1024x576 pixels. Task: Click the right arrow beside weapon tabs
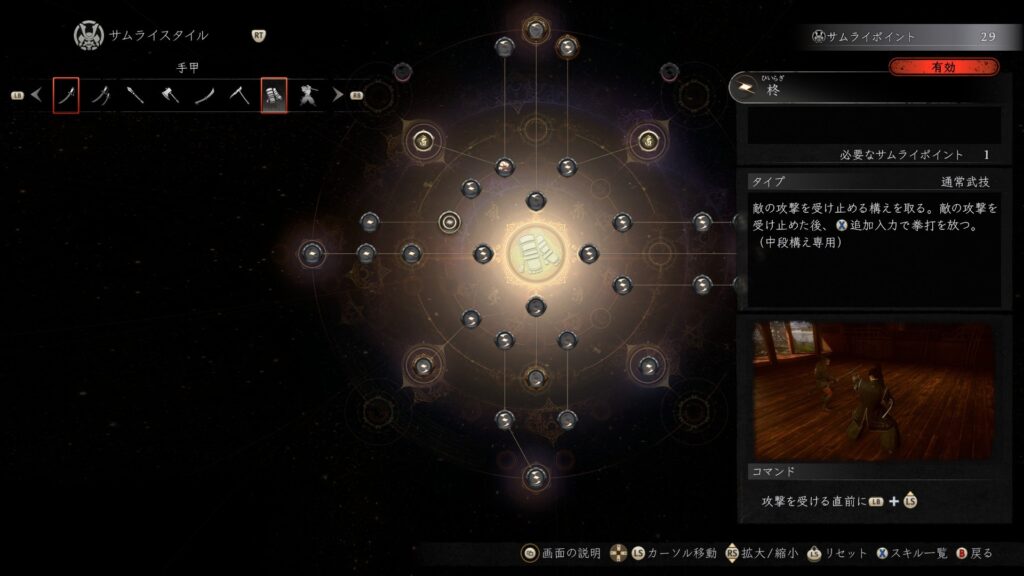coord(338,95)
